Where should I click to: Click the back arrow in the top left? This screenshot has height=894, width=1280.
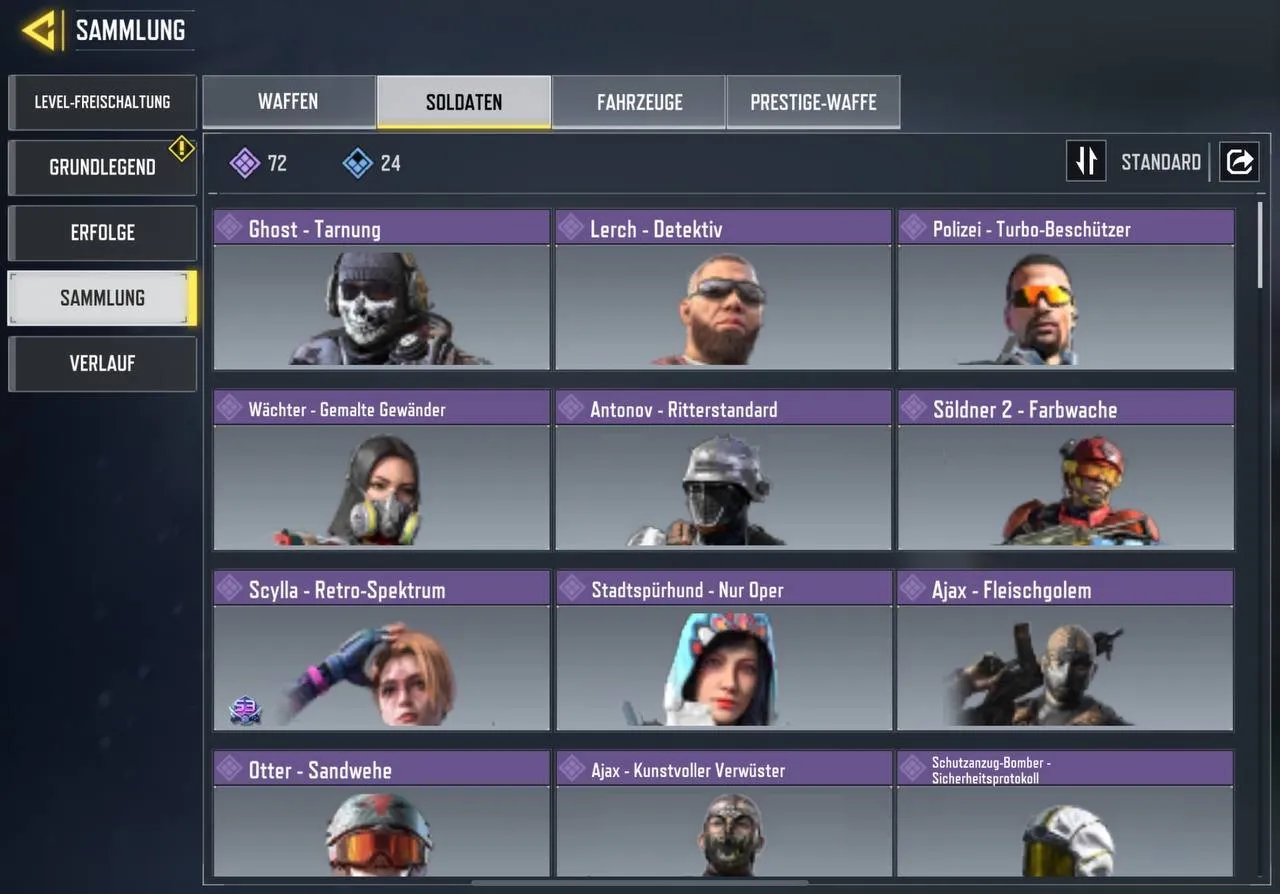click(x=40, y=29)
